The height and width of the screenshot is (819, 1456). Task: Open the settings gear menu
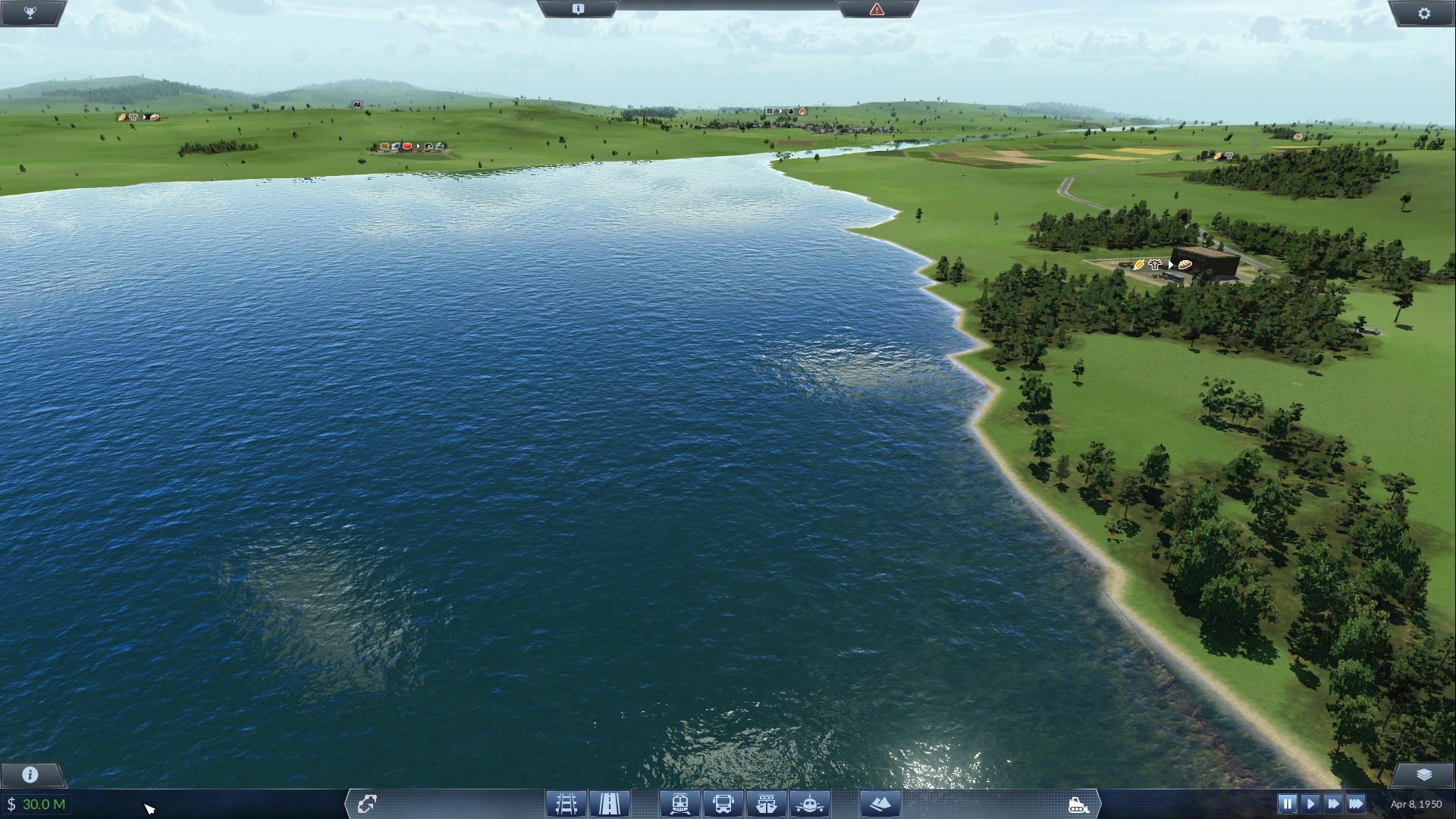click(1423, 13)
